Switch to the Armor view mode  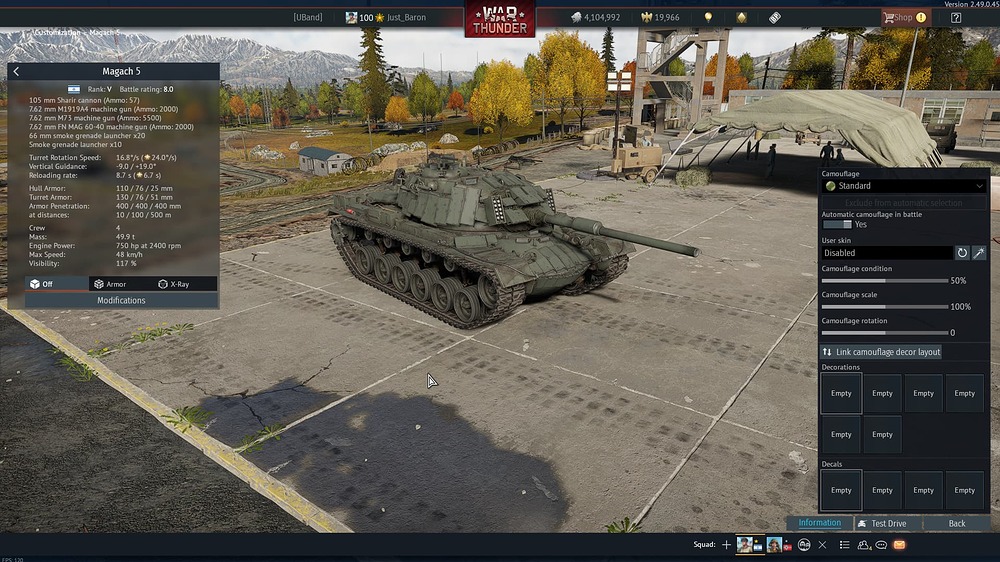point(110,284)
